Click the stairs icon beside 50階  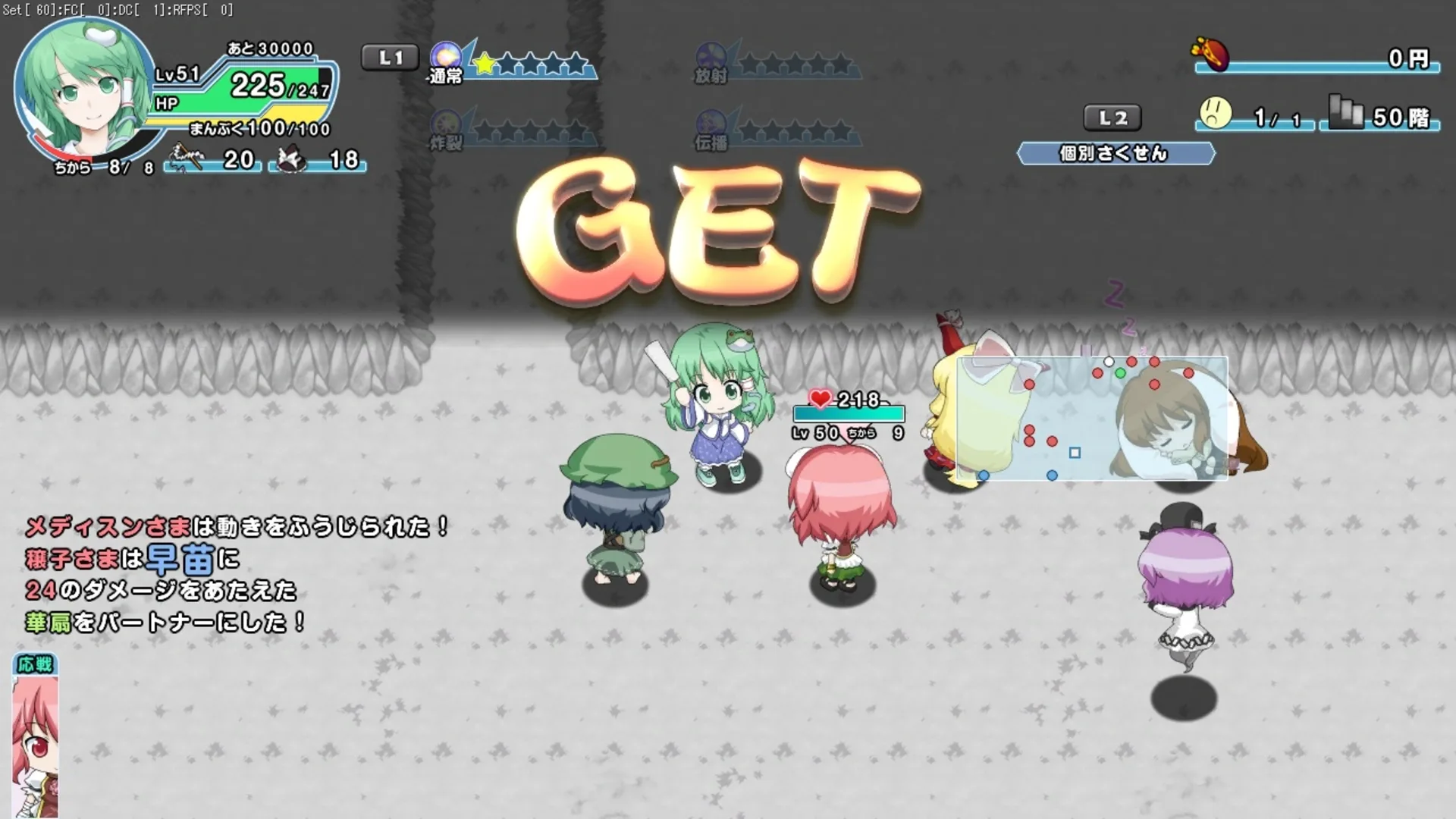[x=1345, y=114]
